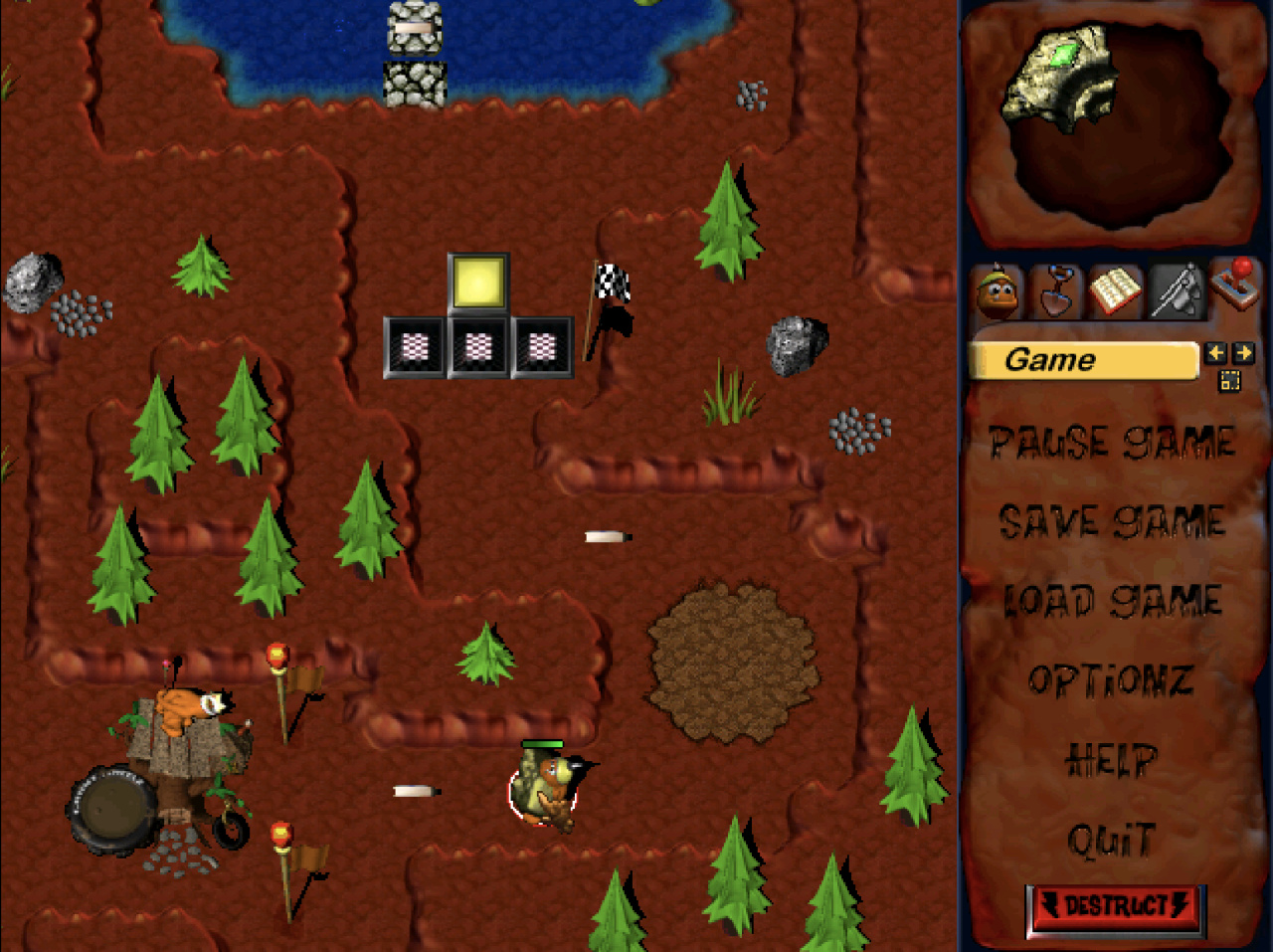The height and width of the screenshot is (952, 1273).
Task: Quit the game
Action: (1111, 841)
